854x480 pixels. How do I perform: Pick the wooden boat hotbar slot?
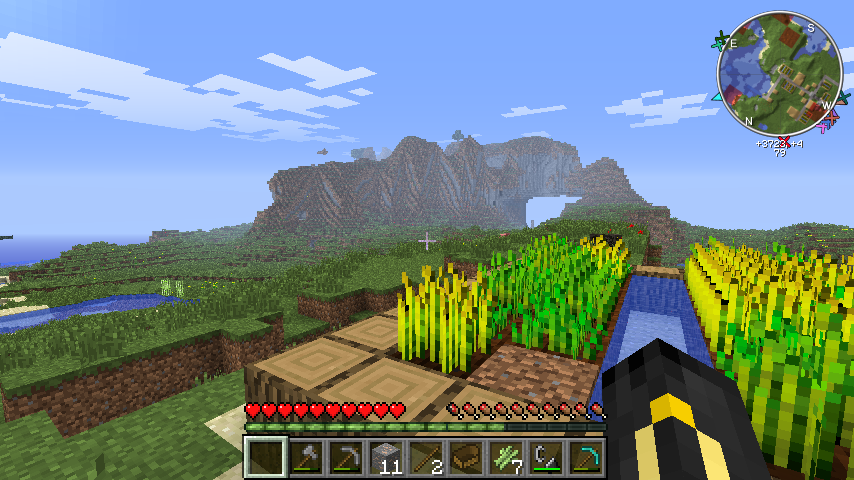tap(466, 458)
